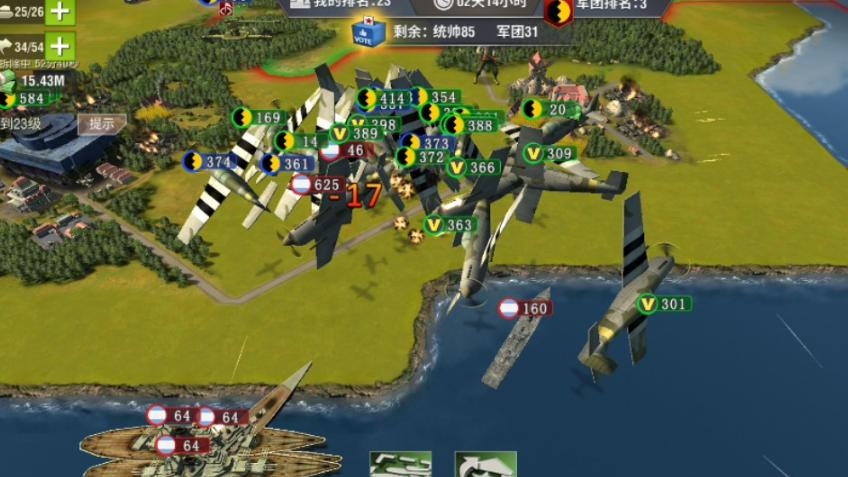Click the 提示 hint button
Image resolution: width=848 pixels, height=477 pixels.
(101, 125)
